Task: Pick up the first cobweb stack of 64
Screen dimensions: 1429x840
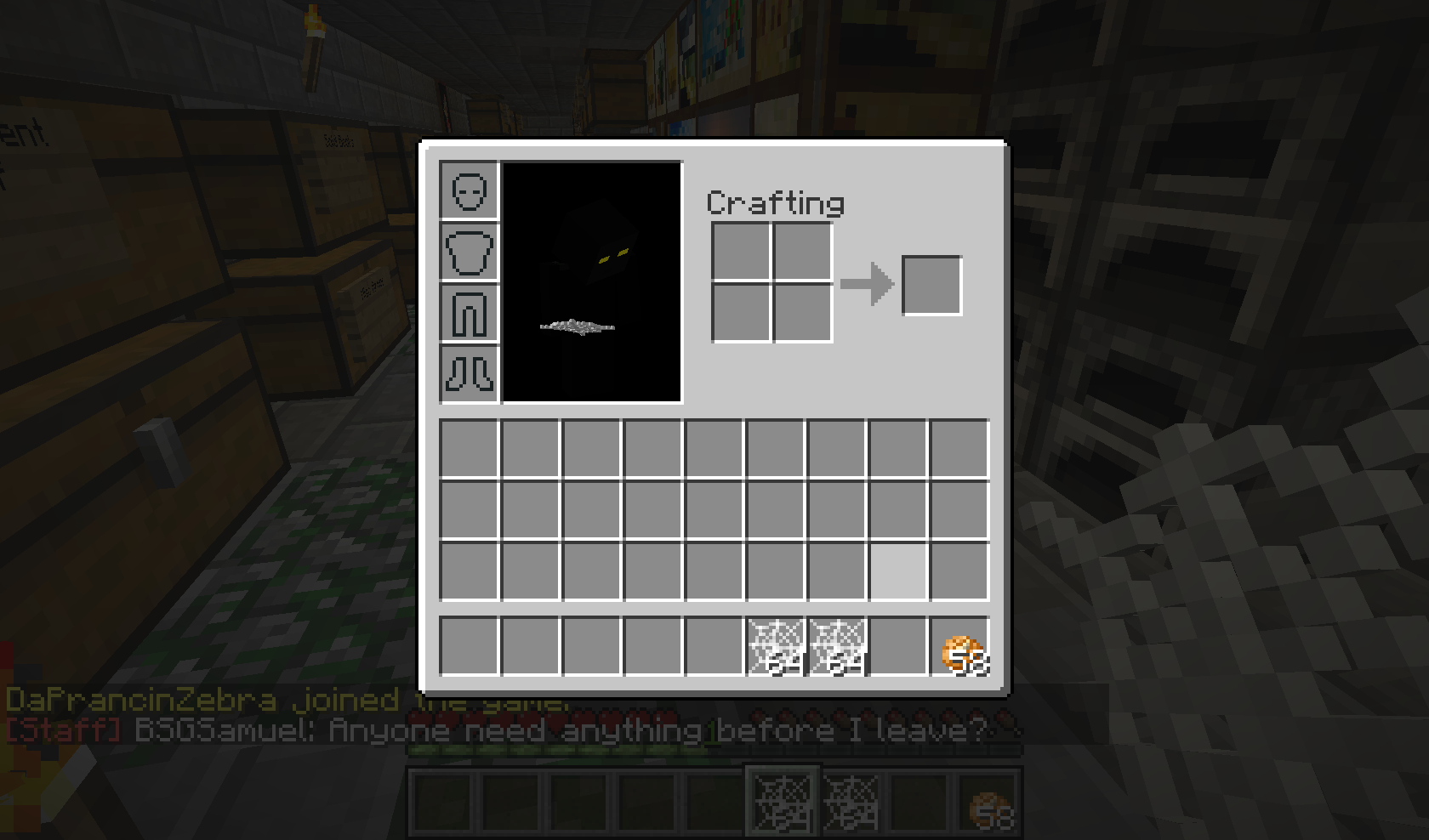Action: [x=774, y=646]
